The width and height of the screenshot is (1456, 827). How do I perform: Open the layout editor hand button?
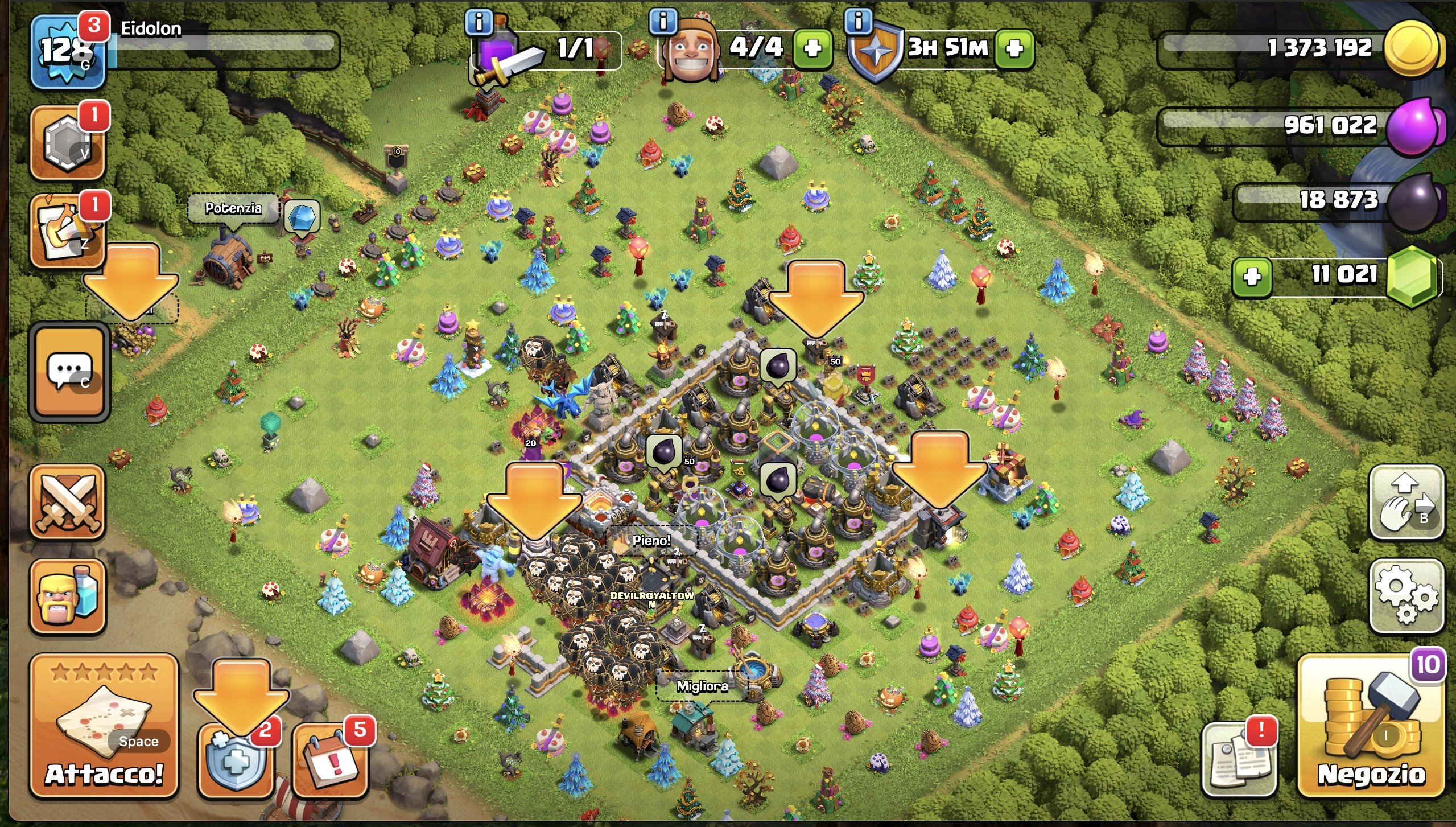pyautogui.click(x=1405, y=502)
